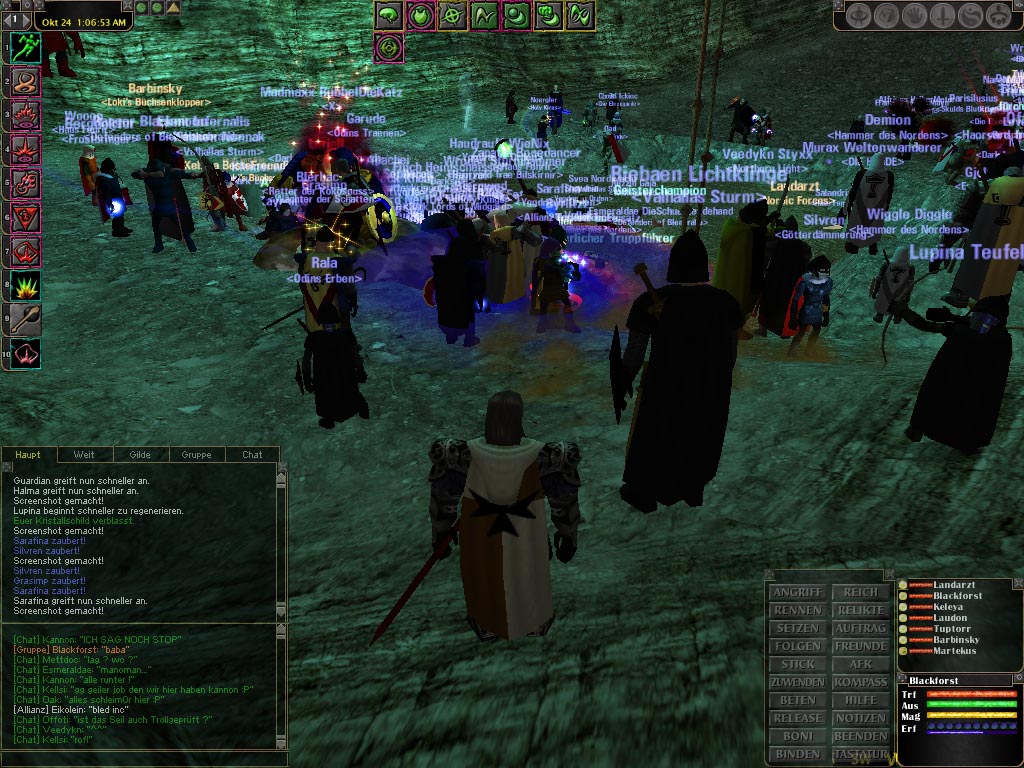Go to the next hotbar page arrow
1024x768 pixels.
[x=24, y=19]
